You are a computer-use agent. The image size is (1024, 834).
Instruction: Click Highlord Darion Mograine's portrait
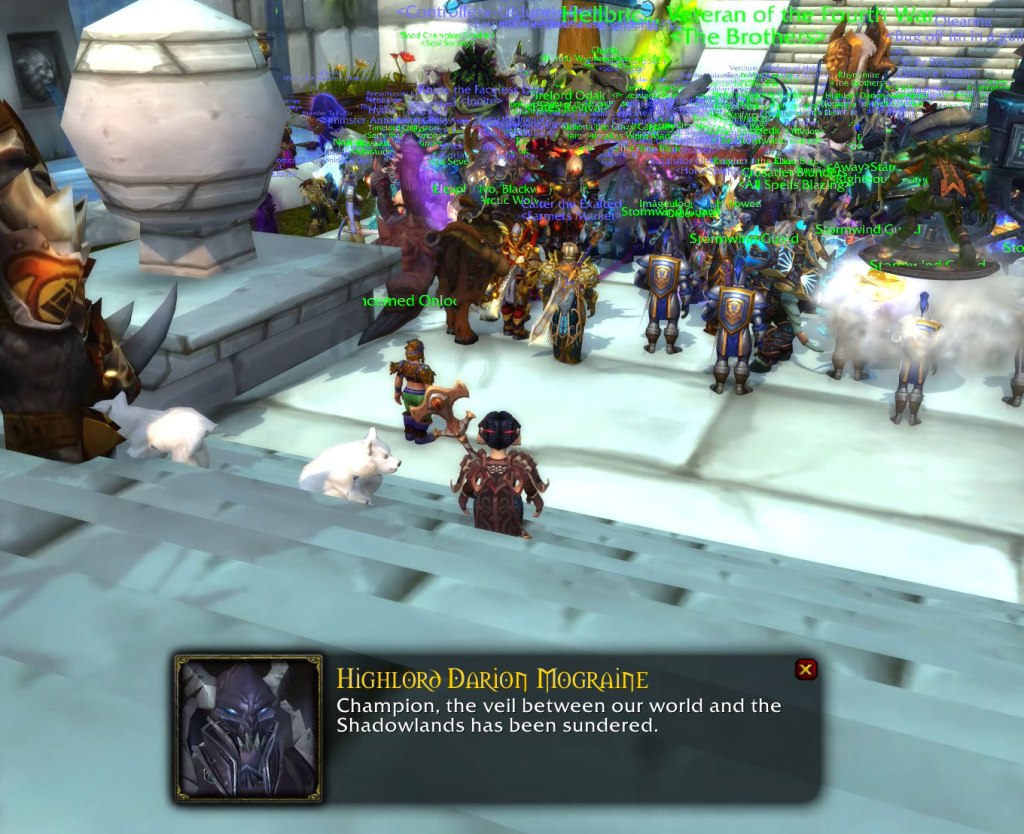click(248, 727)
